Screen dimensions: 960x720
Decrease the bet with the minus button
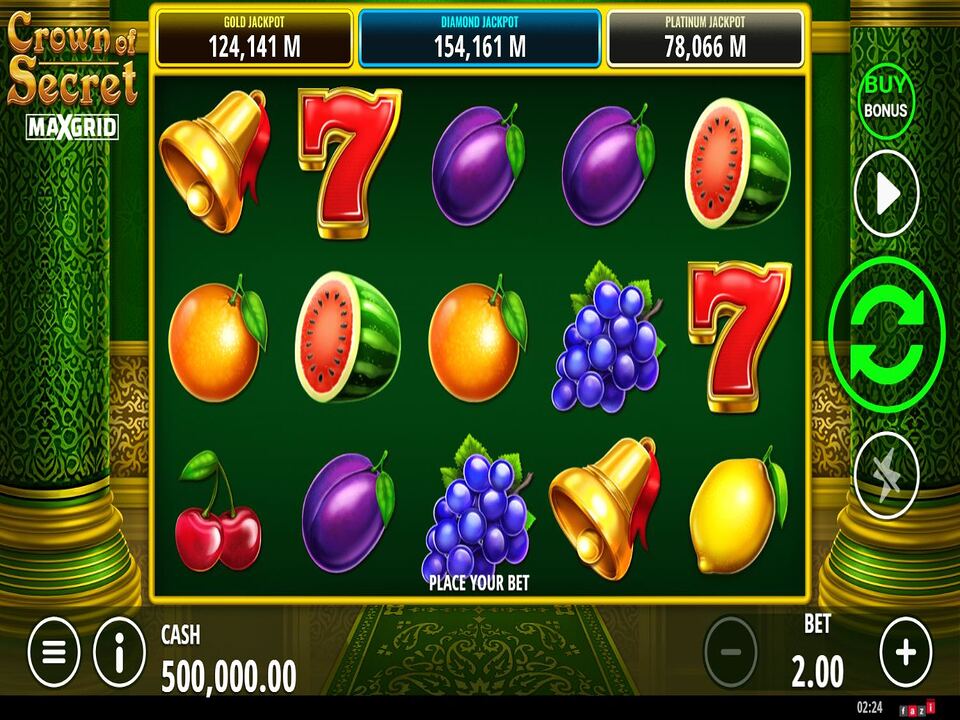click(731, 653)
